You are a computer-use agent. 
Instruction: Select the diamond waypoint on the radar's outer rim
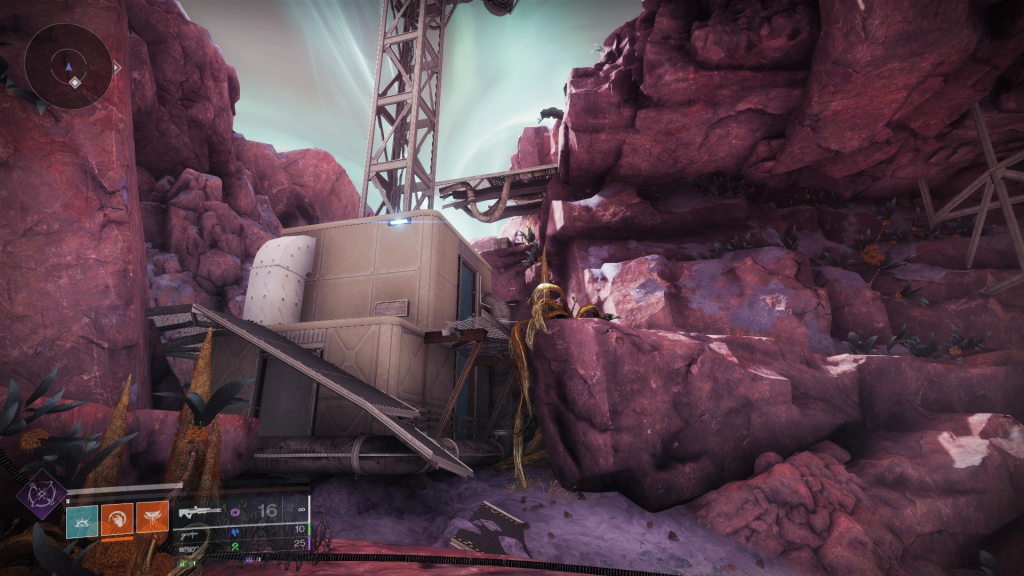tap(116, 68)
